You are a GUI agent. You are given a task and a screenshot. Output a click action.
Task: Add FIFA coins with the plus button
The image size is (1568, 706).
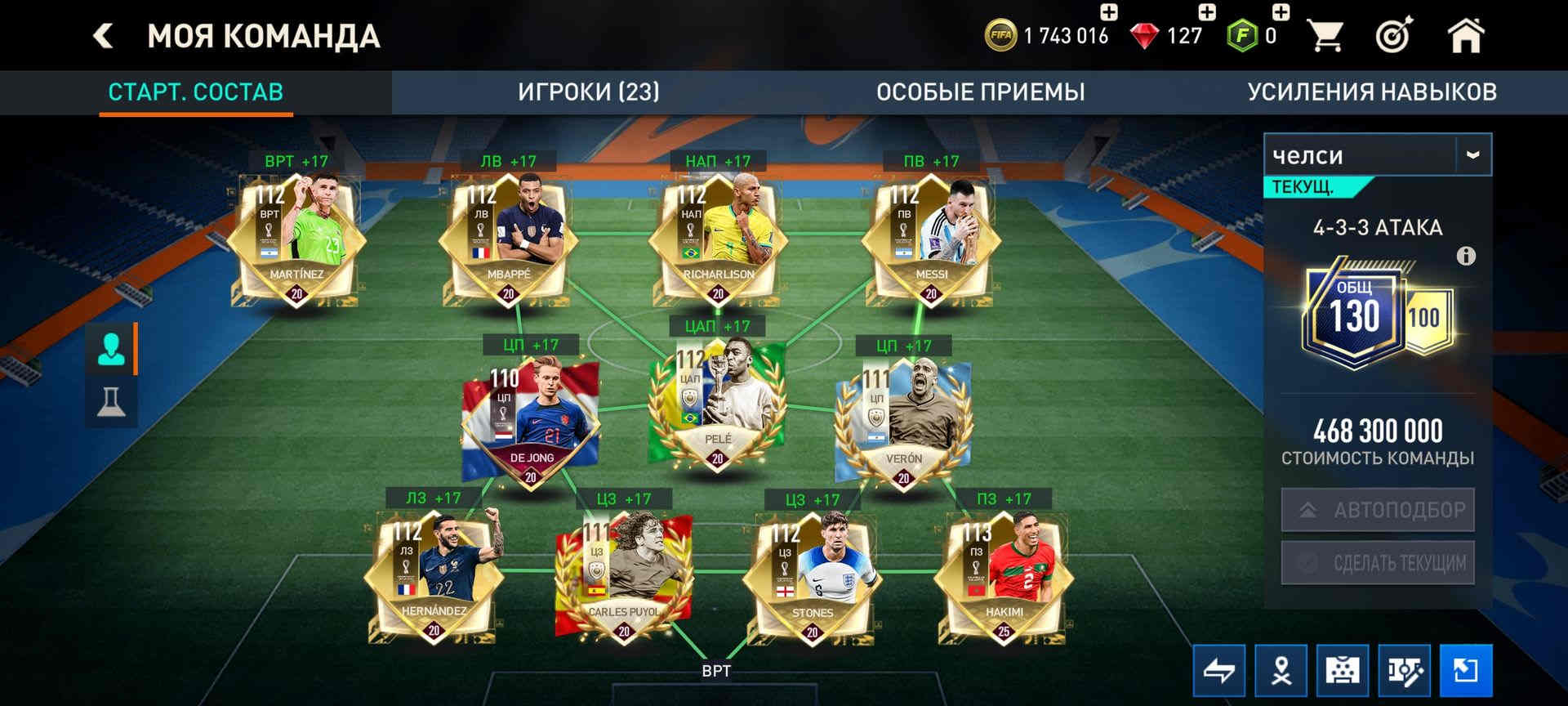coord(1108,12)
